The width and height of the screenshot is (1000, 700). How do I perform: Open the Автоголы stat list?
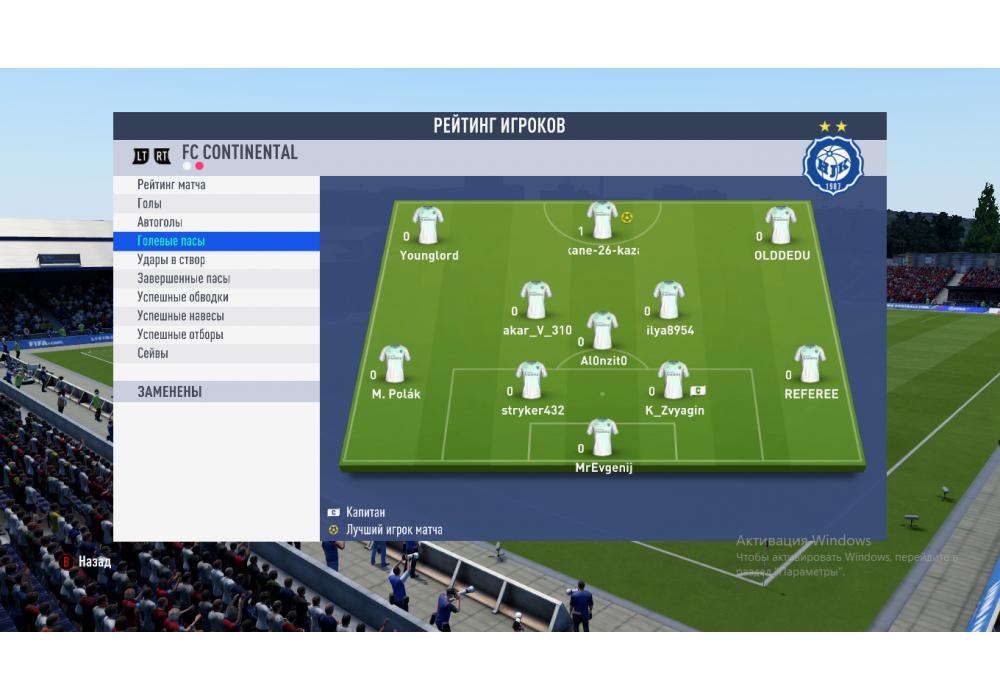160,222
